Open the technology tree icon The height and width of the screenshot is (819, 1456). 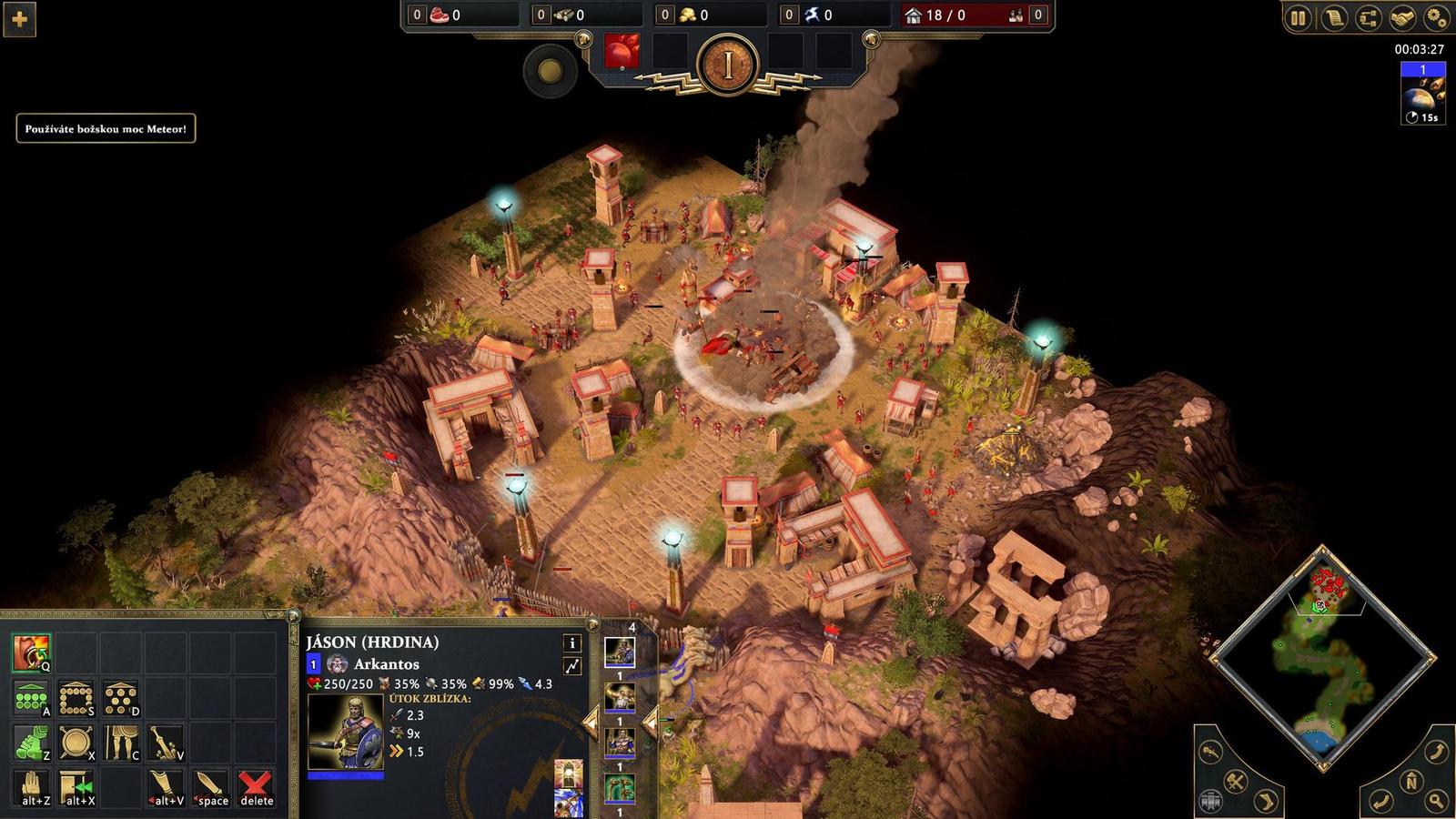pos(1370,15)
